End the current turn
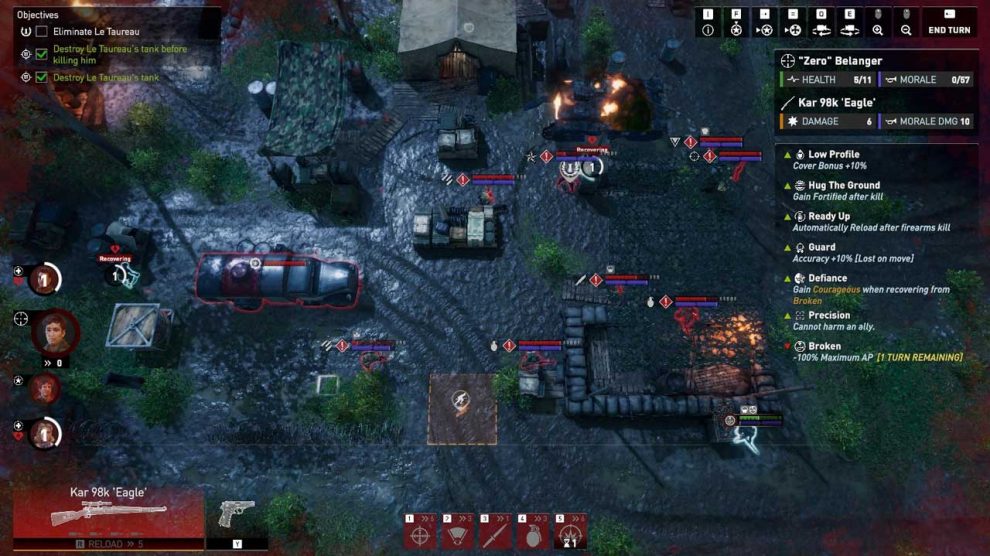Image resolution: width=990 pixels, height=556 pixels. pyautogui.click(x=949, y=30)
